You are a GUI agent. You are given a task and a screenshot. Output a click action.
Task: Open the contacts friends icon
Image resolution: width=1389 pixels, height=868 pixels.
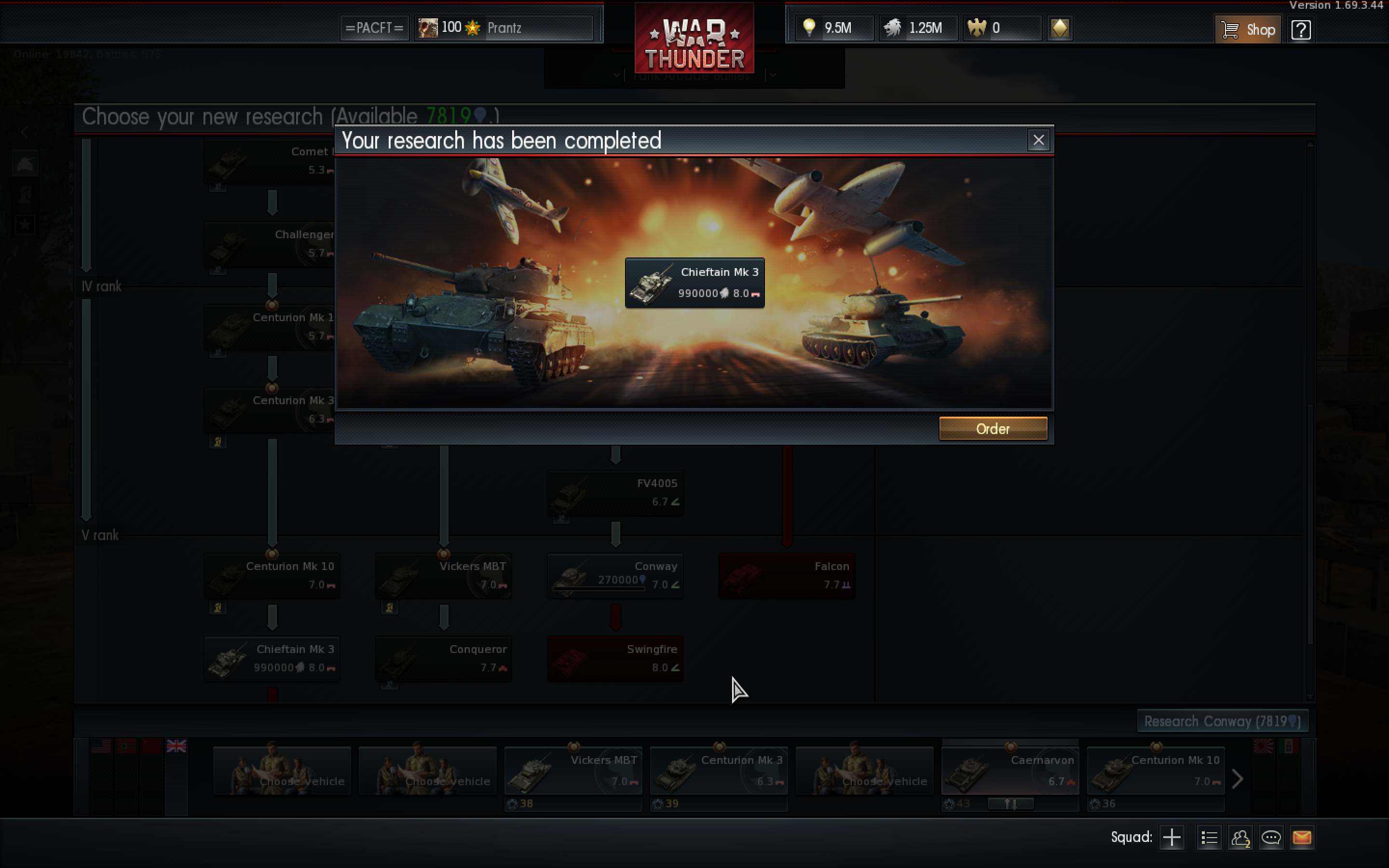pos(1240,837)
